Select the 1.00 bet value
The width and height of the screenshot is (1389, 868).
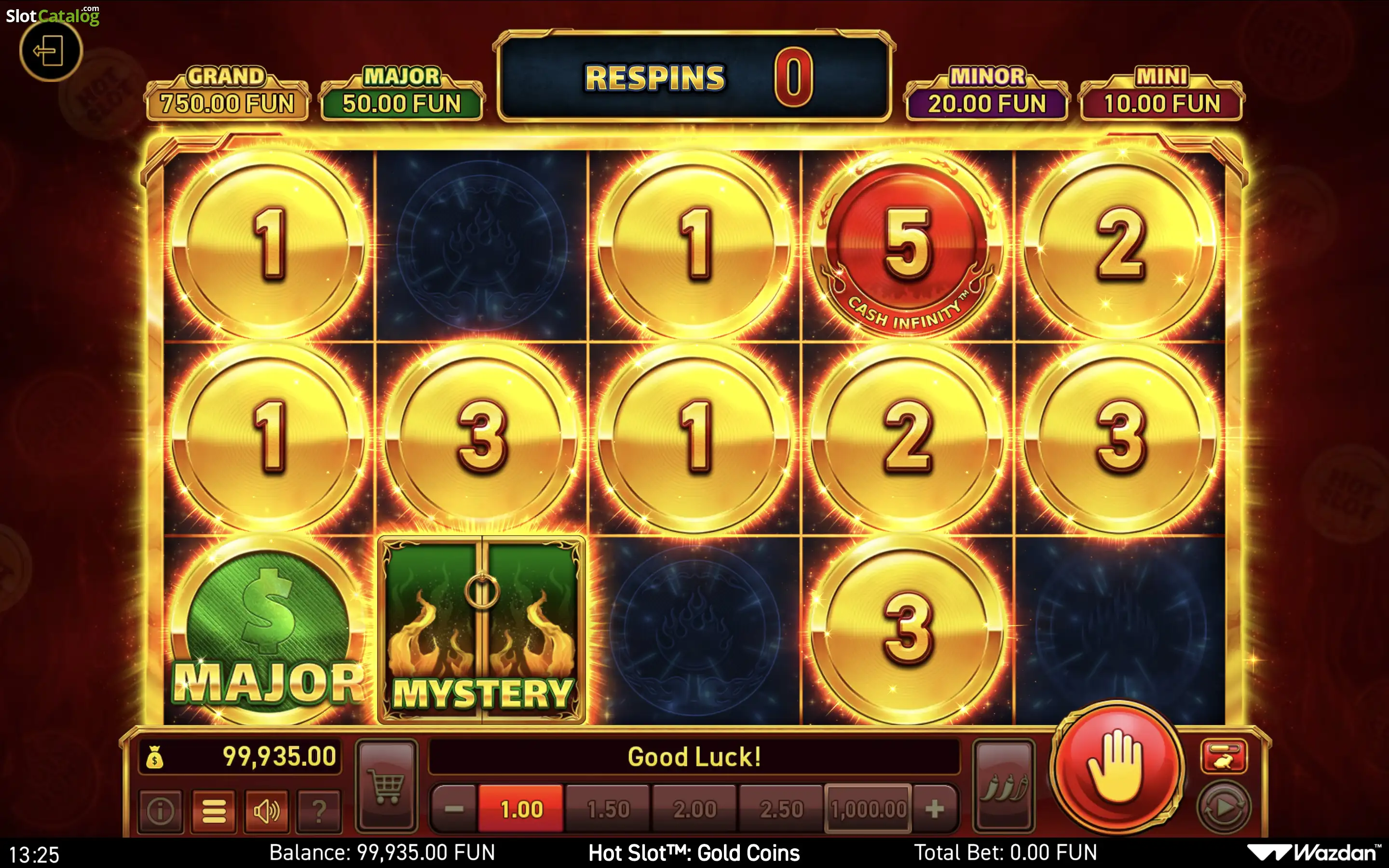click(x=521, y=809)
